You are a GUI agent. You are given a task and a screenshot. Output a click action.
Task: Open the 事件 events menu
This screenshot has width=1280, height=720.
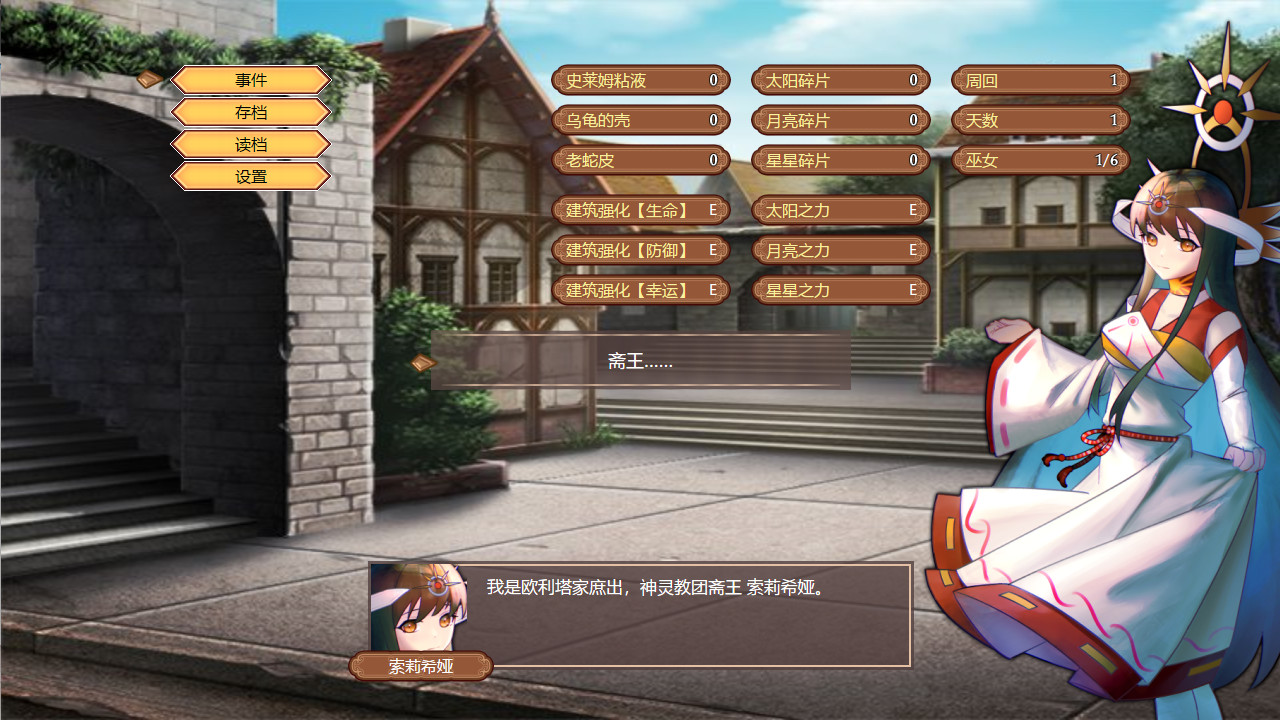(250, 80)
